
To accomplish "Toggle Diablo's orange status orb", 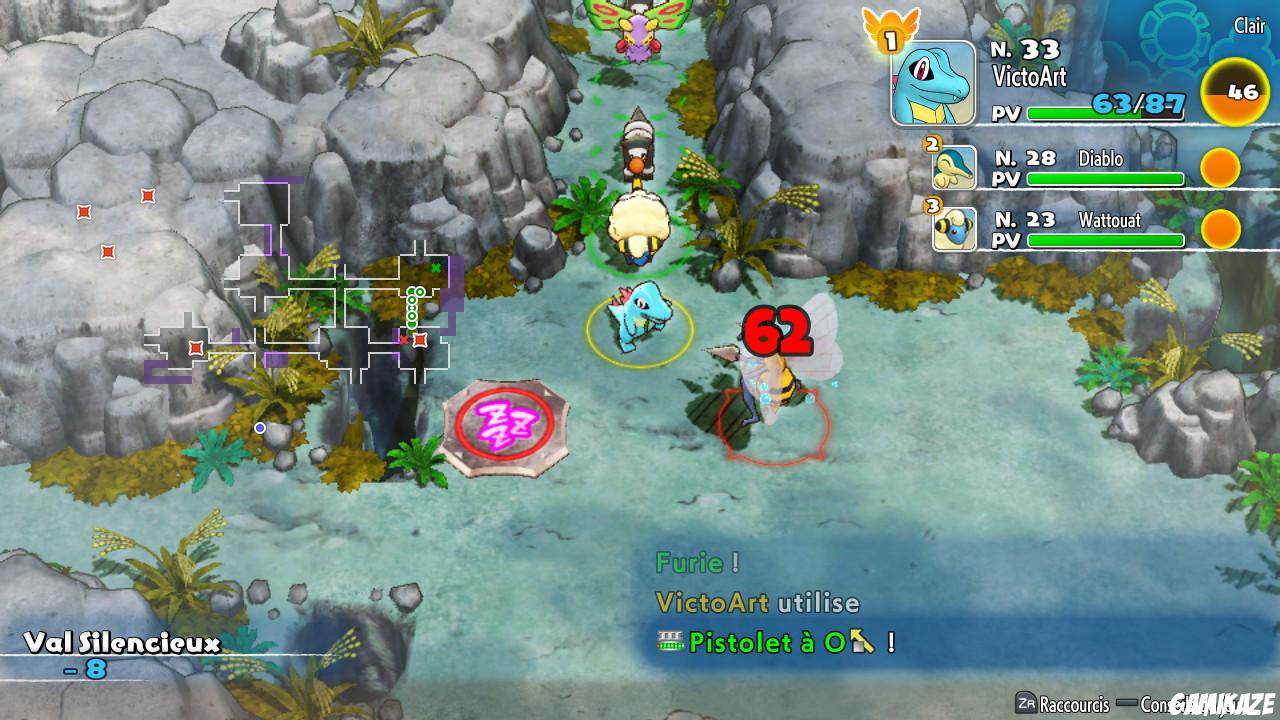I will click(x=1221, y=167).
